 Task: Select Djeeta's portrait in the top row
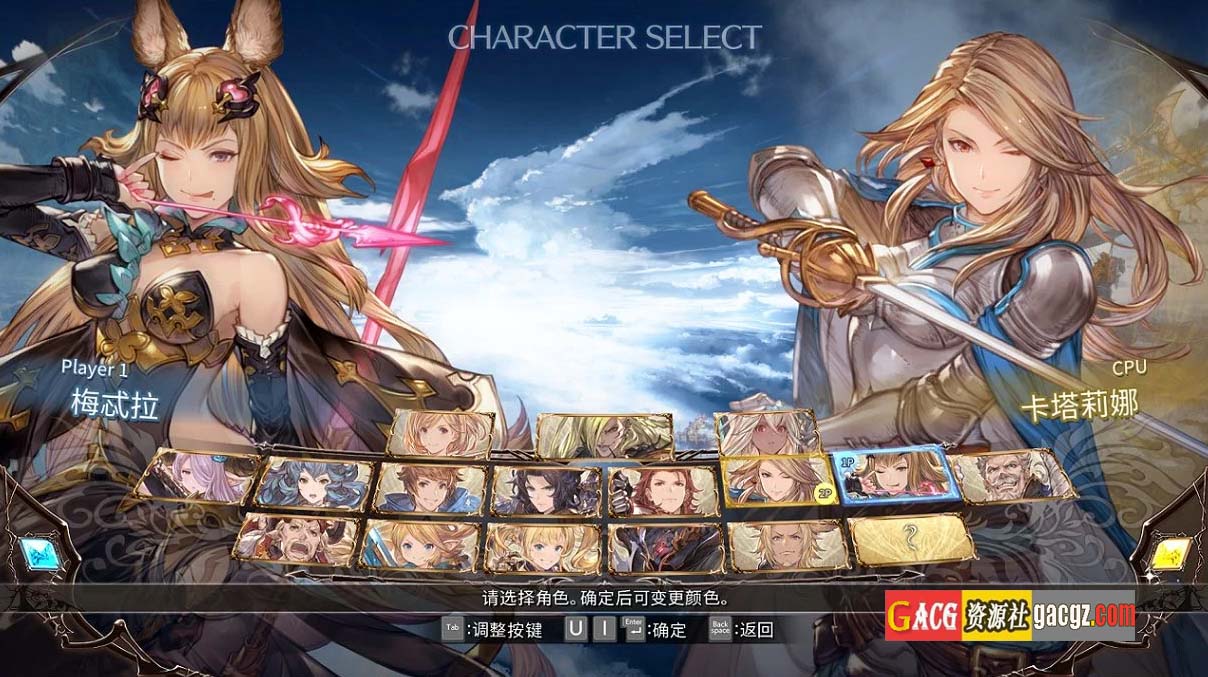tap(441, 433)
